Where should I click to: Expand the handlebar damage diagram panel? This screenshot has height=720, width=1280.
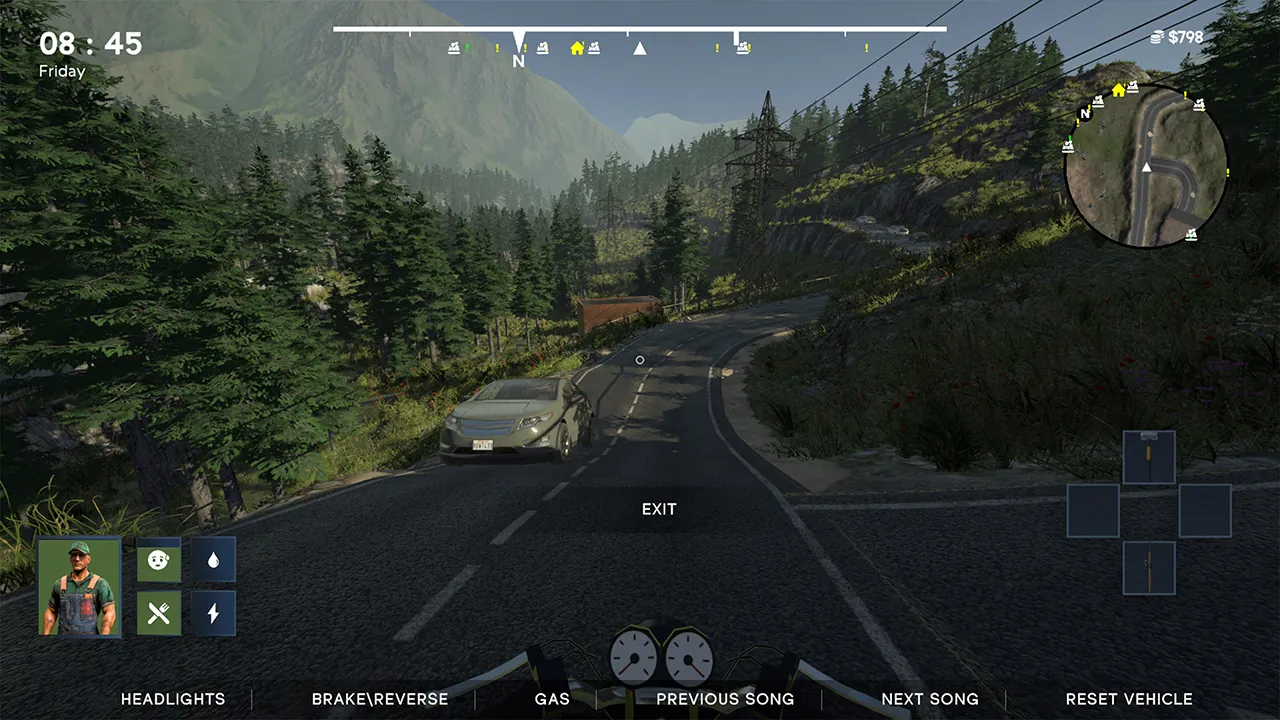[x=1148, y=456]
